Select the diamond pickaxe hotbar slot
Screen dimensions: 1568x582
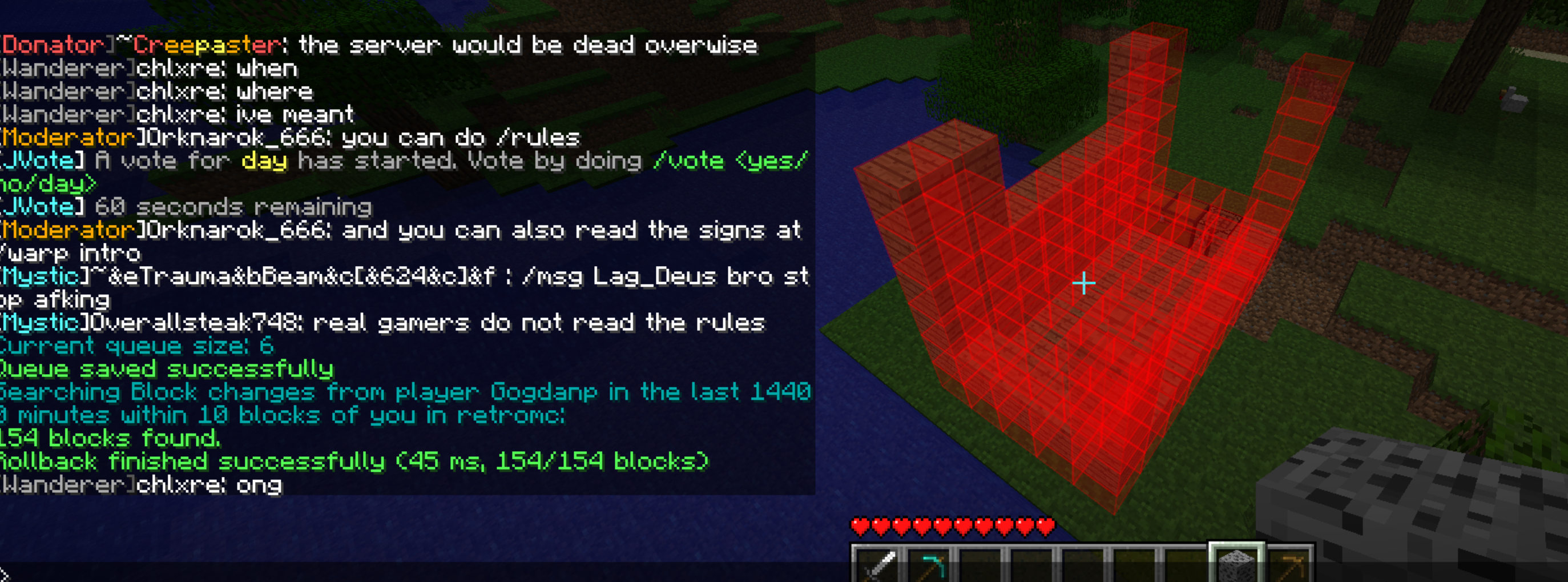point(929,566)
